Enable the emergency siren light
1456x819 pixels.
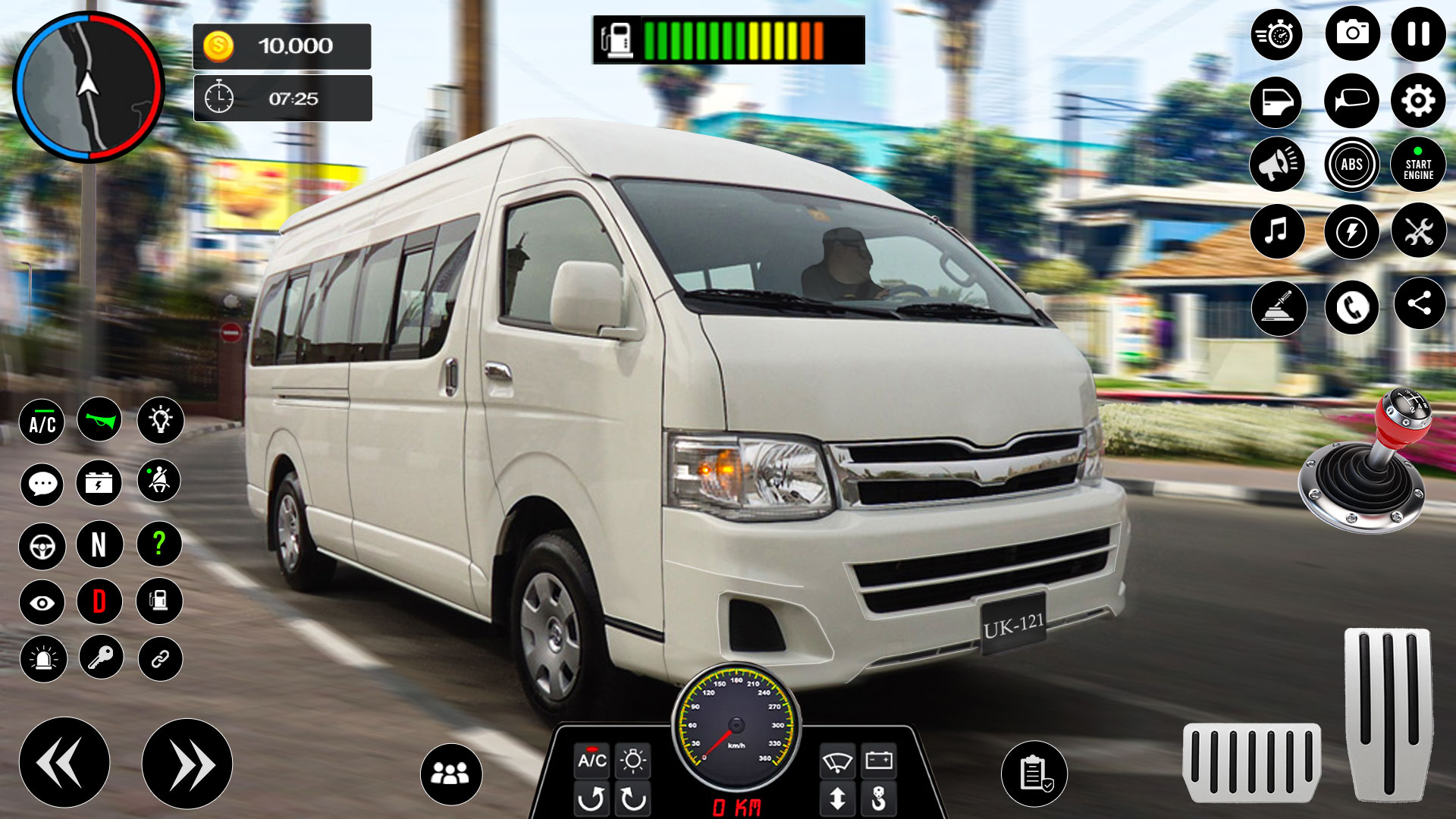pos(43,657)
